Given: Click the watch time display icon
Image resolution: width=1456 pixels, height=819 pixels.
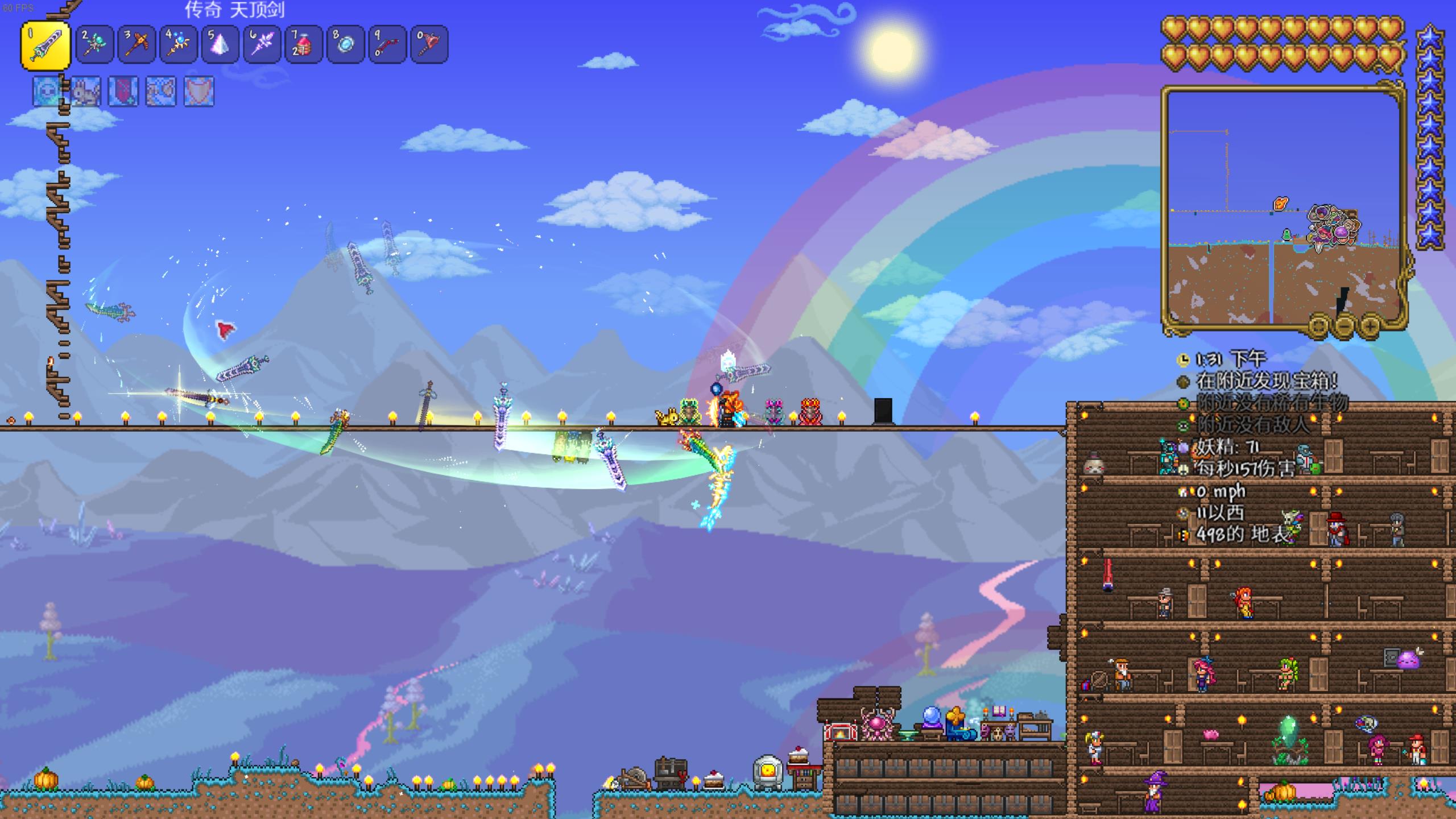Looking at the screenshot, I should (1183, 359).
